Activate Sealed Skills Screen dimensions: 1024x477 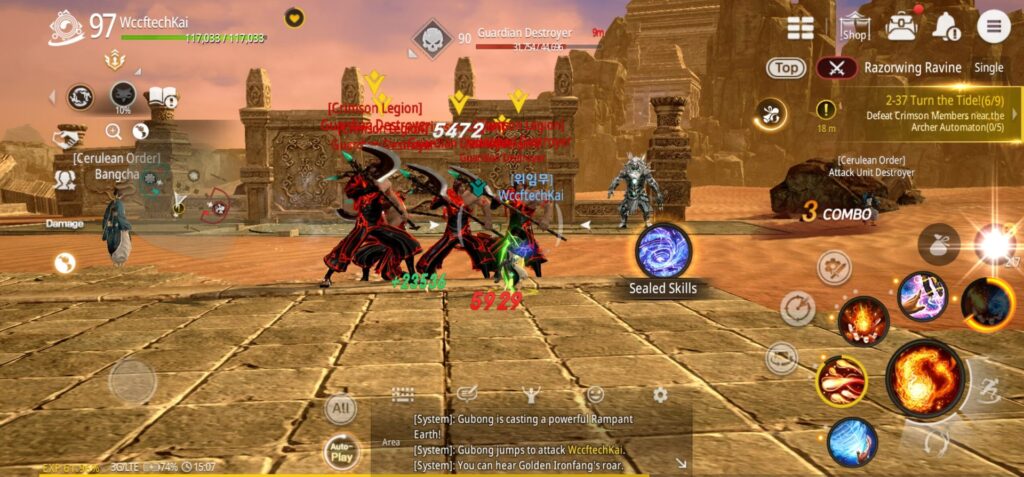click(663, 251)
